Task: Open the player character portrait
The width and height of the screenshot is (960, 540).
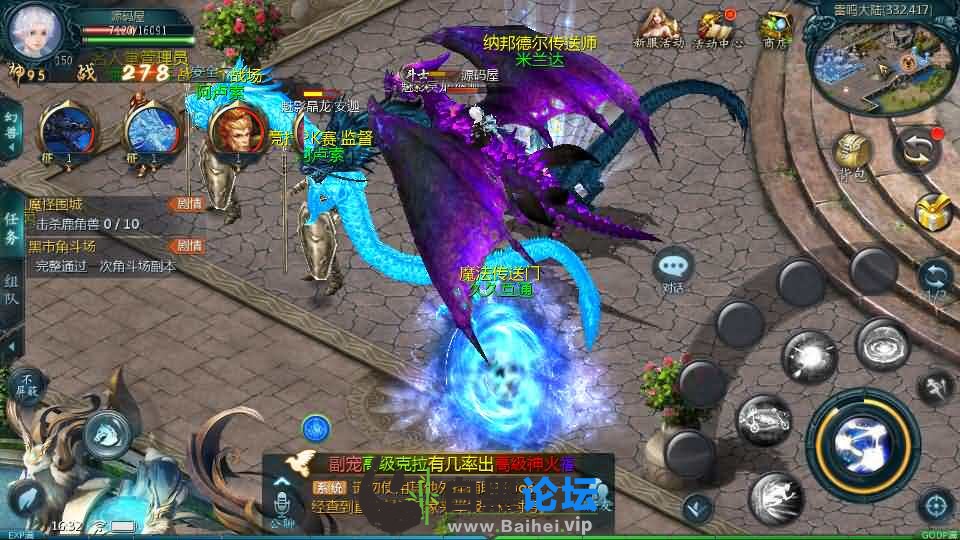Action: (31, 30)
